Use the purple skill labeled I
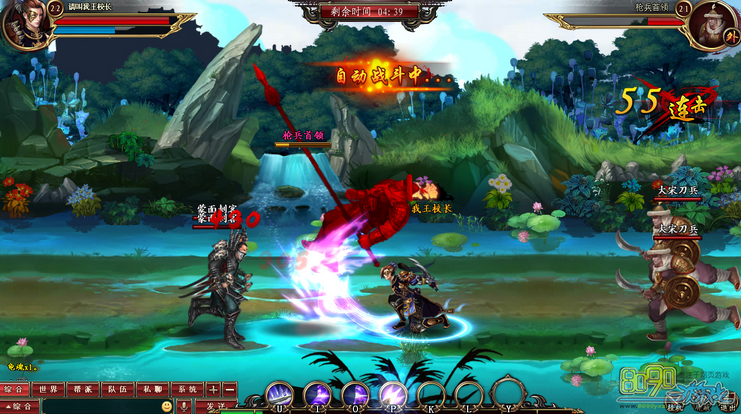 [x=318, y=394]
